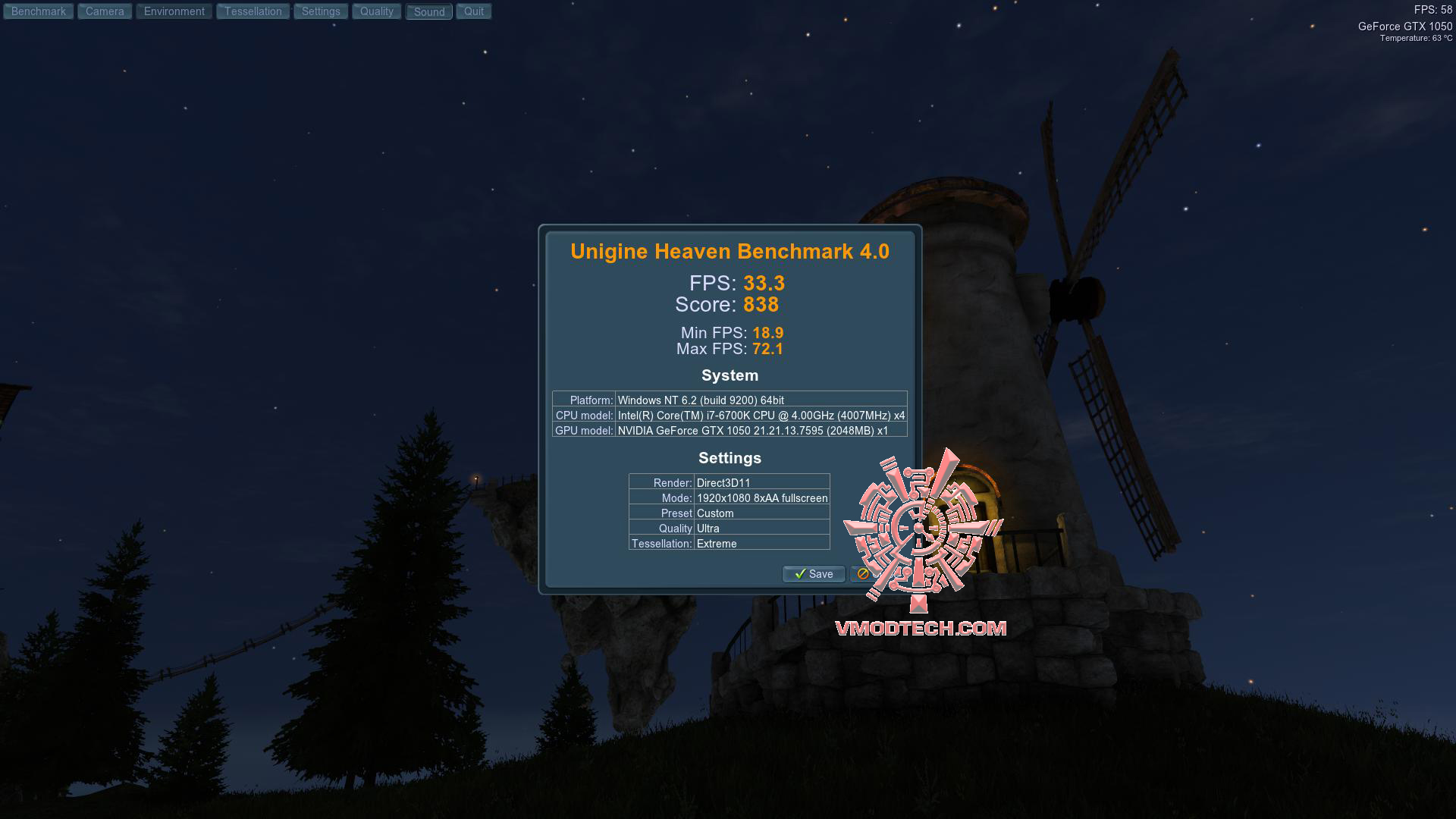Open the Benchmark menu button
This screenshot has width=1456, height=819.
[x=39, y=11]
